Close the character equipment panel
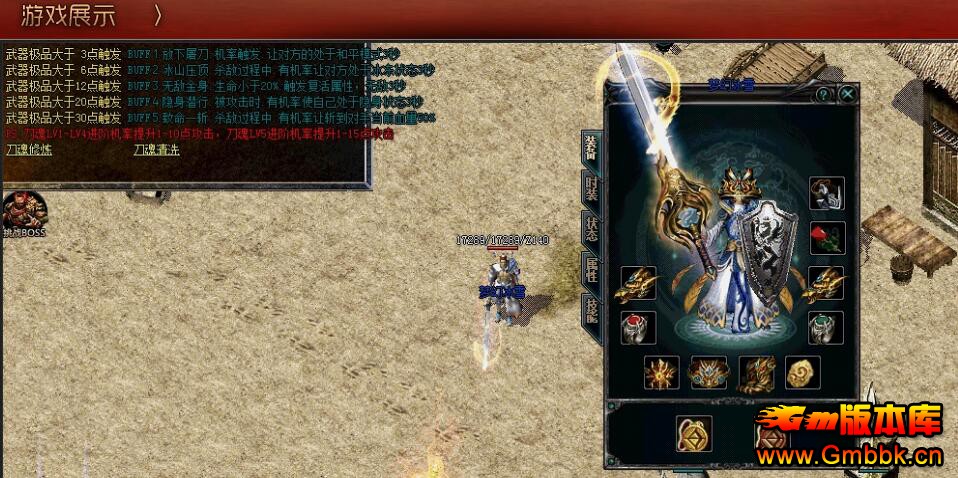 tap(847, 94)
